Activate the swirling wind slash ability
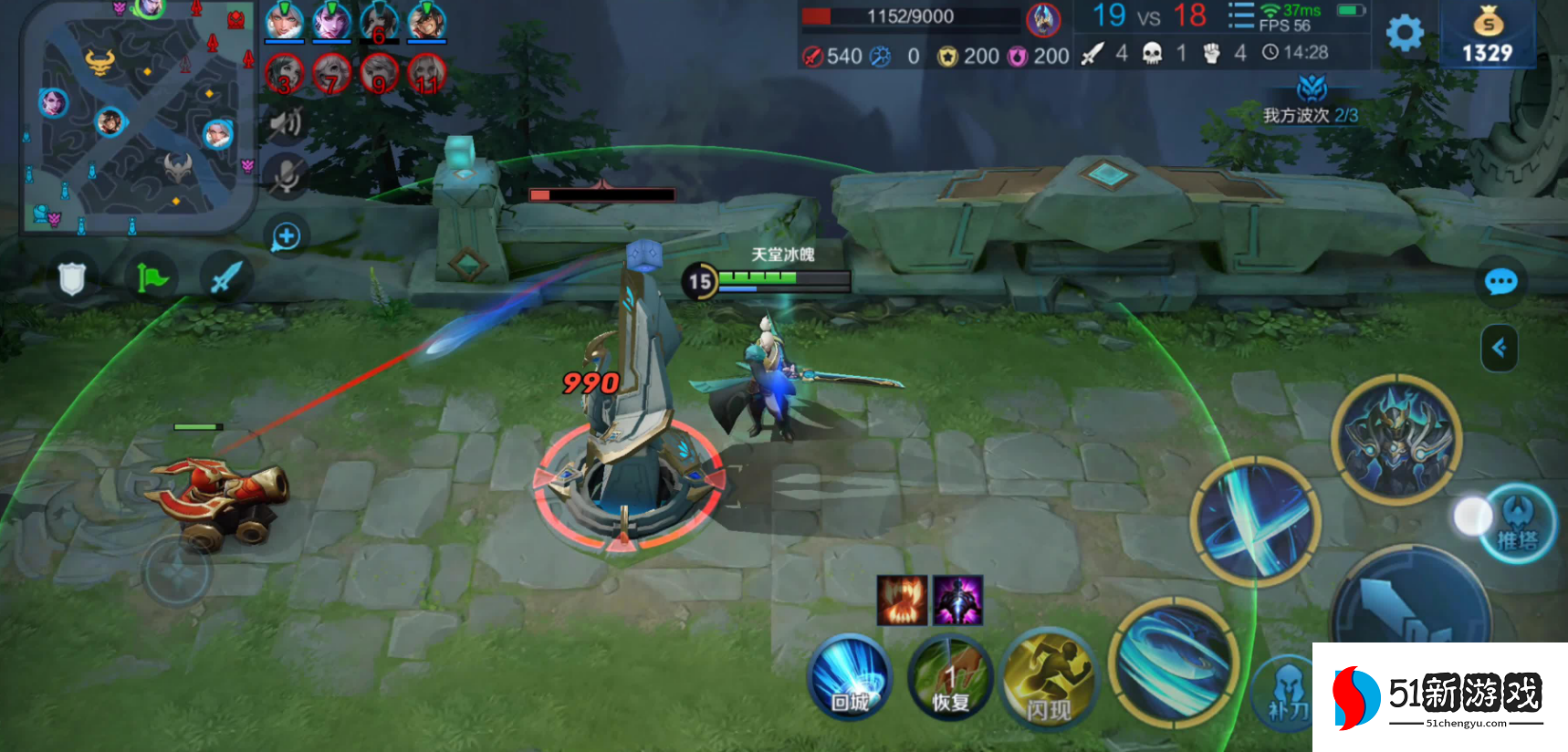 pyautogui.click(x=1175, y=662)
